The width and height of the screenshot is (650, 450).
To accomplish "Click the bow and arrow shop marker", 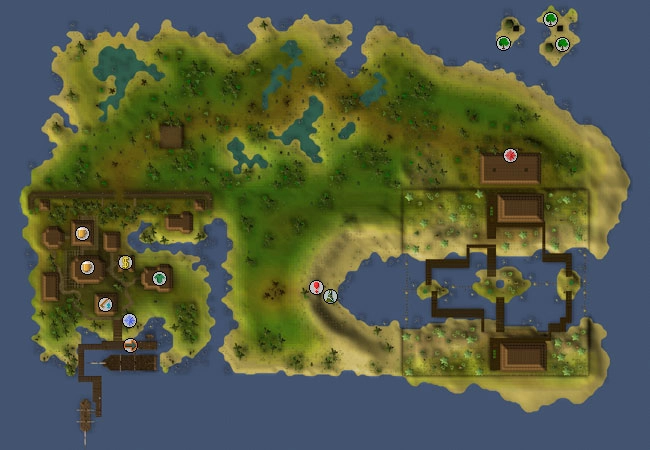I will point(105,303).
